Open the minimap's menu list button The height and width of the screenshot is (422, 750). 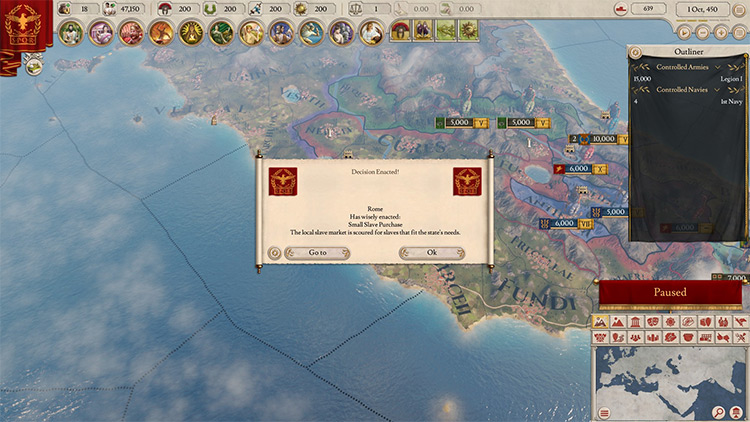point(604,412)
